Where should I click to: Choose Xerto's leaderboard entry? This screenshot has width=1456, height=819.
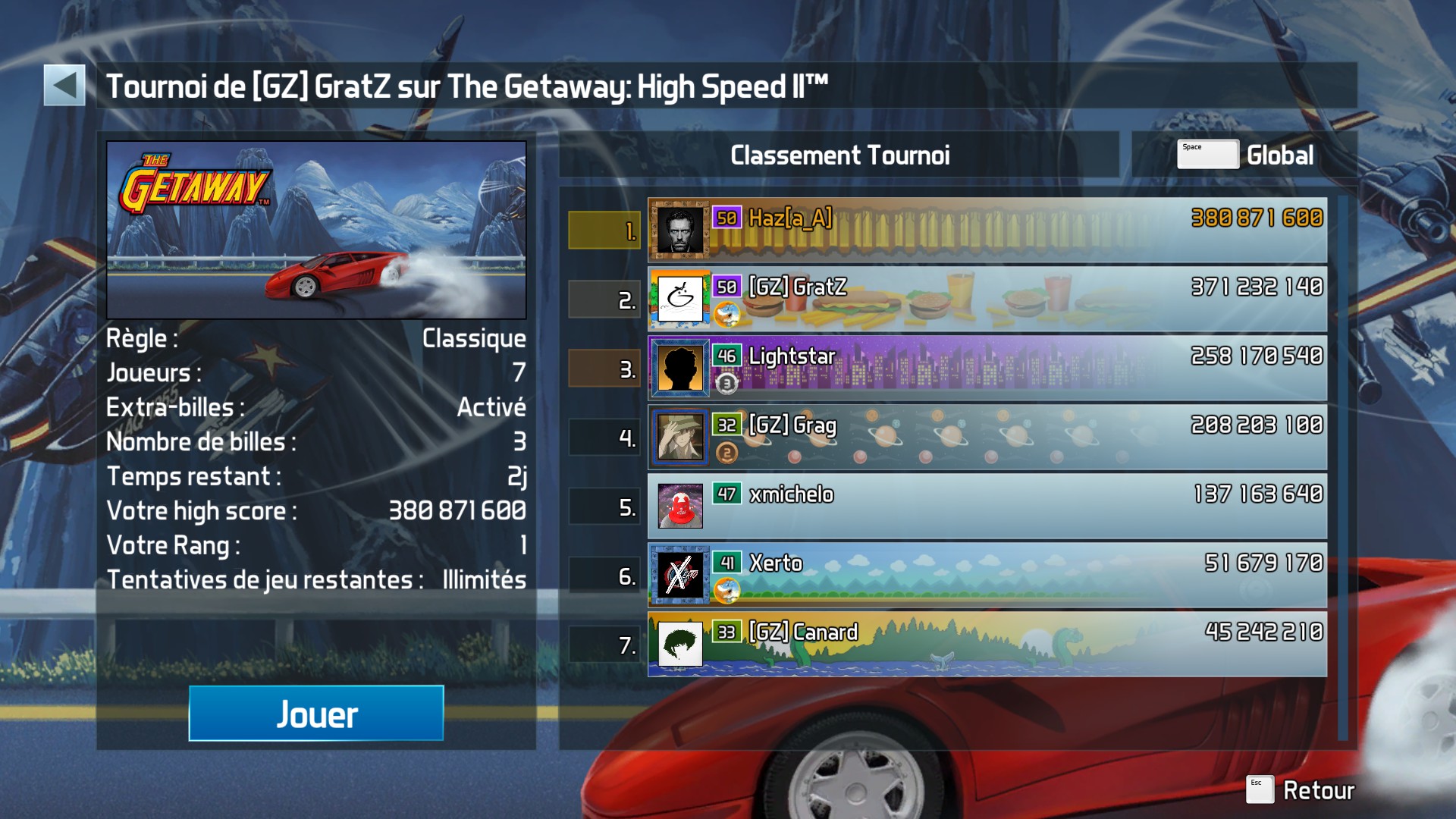[x=987, y=576]
